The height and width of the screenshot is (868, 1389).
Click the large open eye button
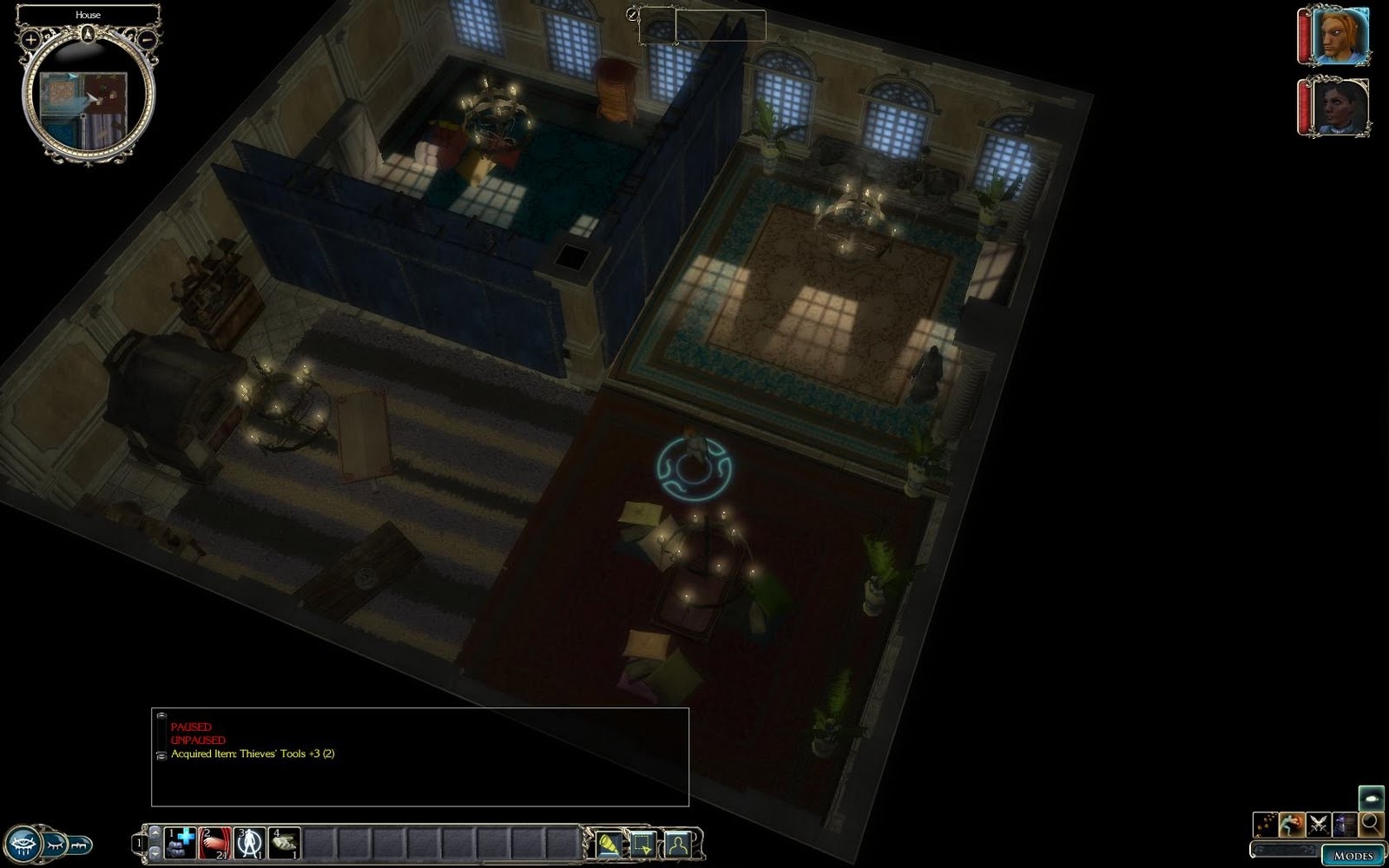coord(22,844)
